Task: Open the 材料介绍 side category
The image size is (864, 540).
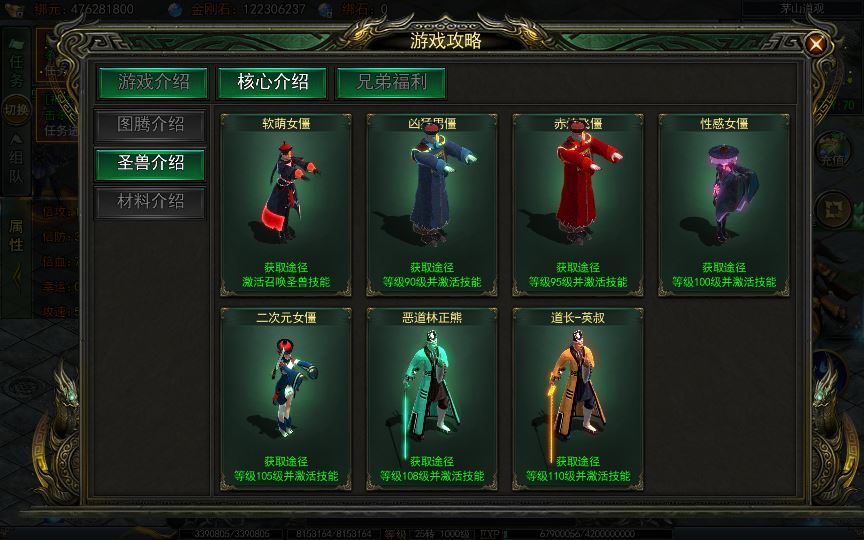Action: [x=150, y=201]
